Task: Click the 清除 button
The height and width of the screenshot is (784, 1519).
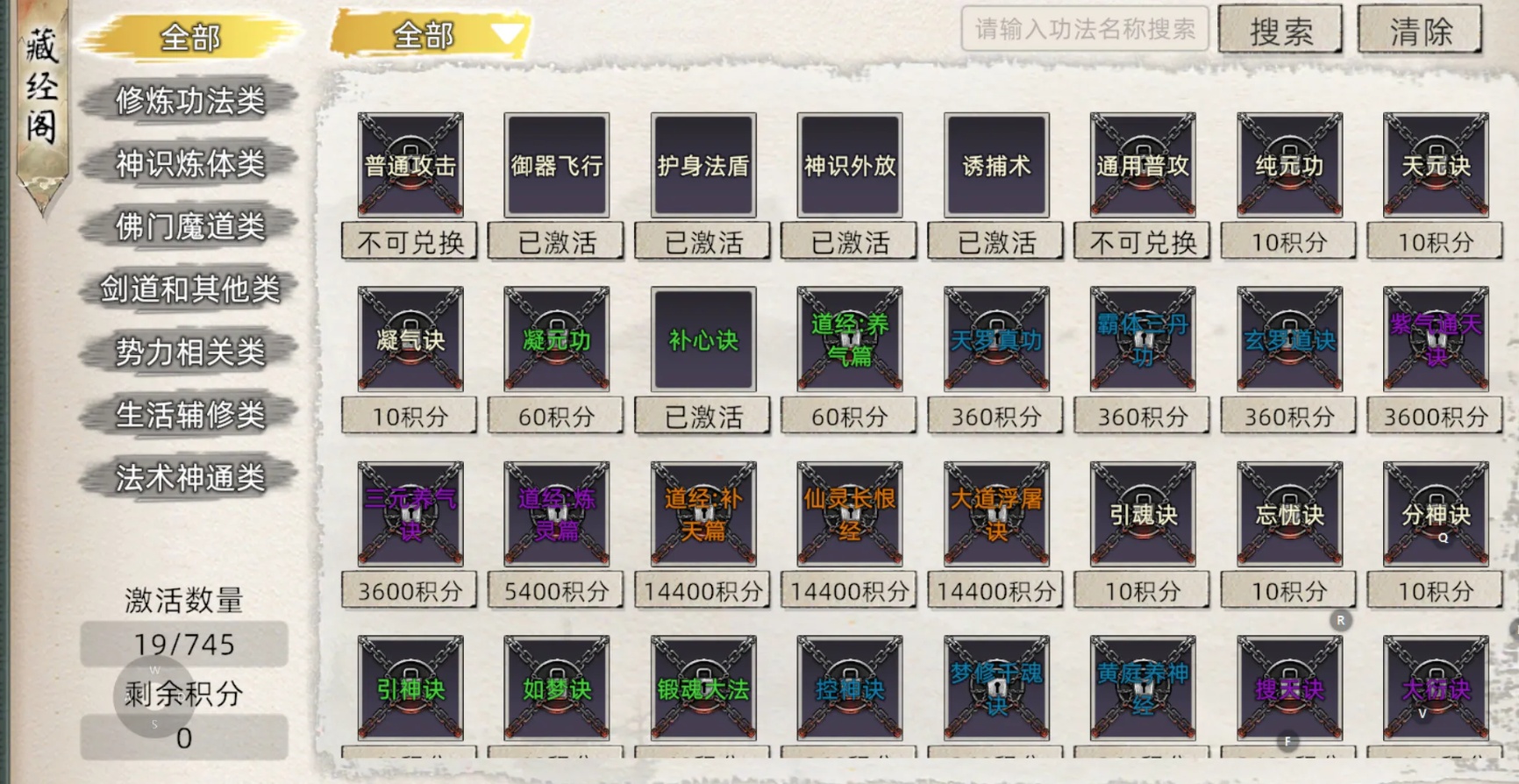Action: coord(1420,30)
